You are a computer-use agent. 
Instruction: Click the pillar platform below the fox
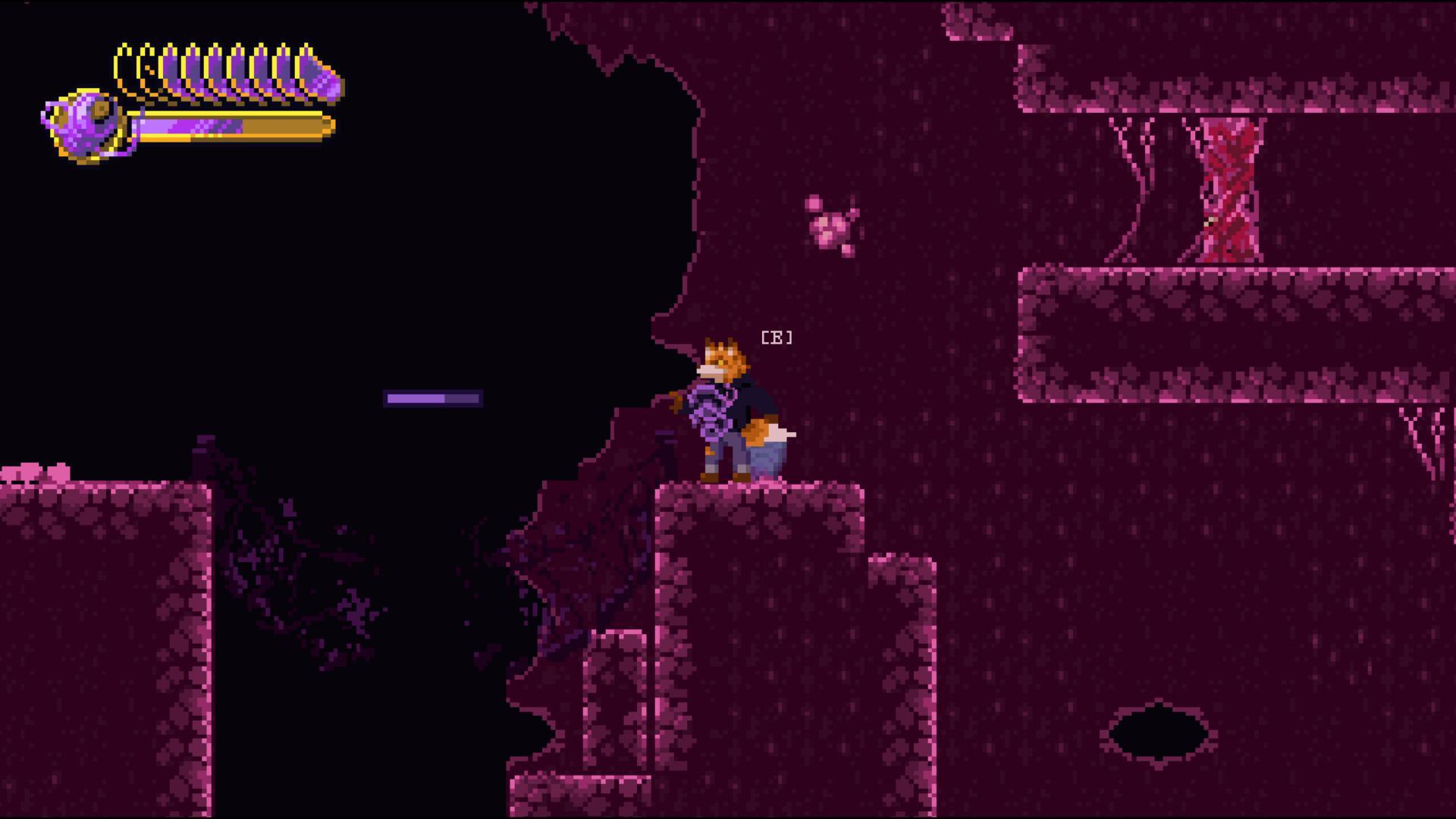click(758, 591)
